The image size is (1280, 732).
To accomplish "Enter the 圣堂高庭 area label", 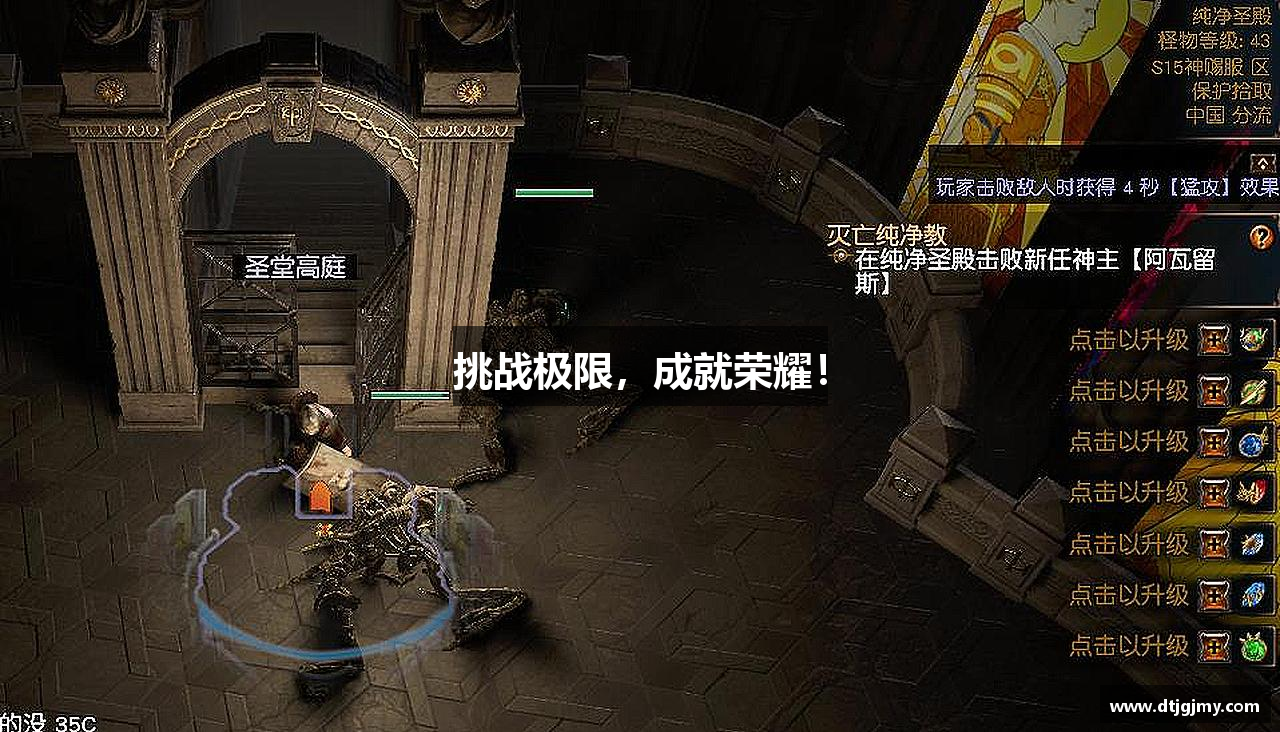I will tap(295, 267).
